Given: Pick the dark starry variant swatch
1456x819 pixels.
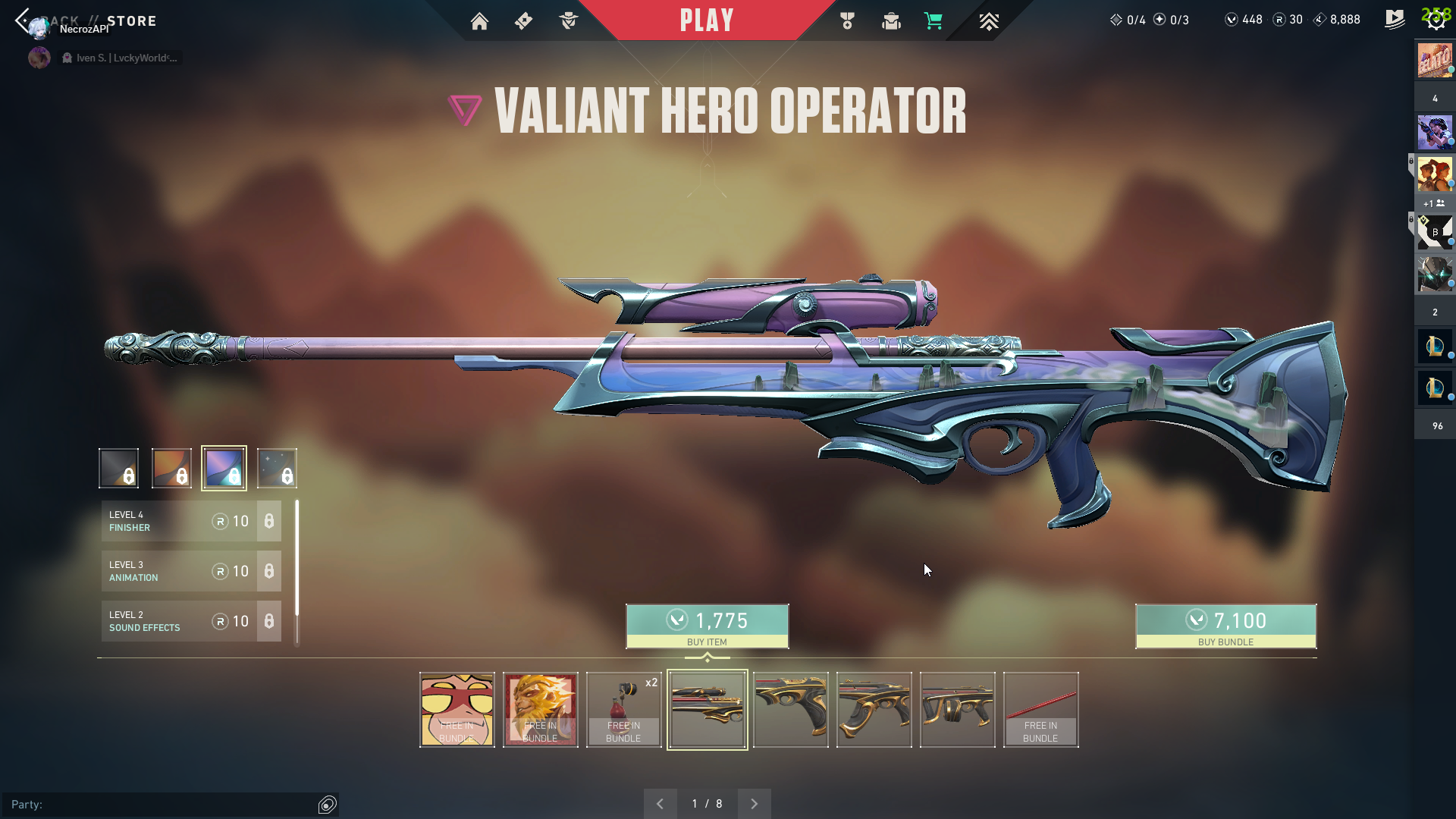Looking at the screenshot, I should tap(277, 467).
